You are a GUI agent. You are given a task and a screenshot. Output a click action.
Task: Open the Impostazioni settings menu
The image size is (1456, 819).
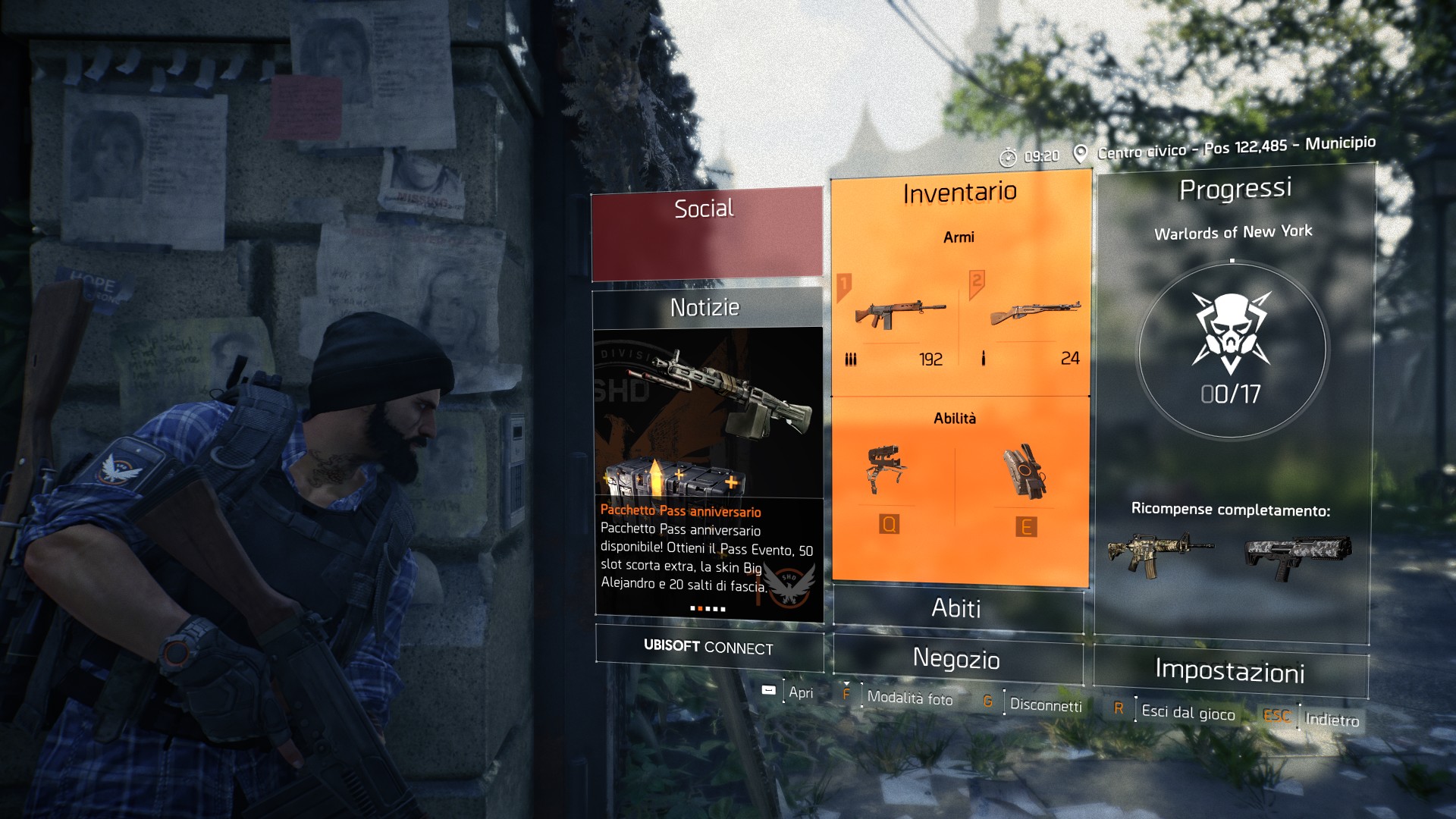[1230, 672]
